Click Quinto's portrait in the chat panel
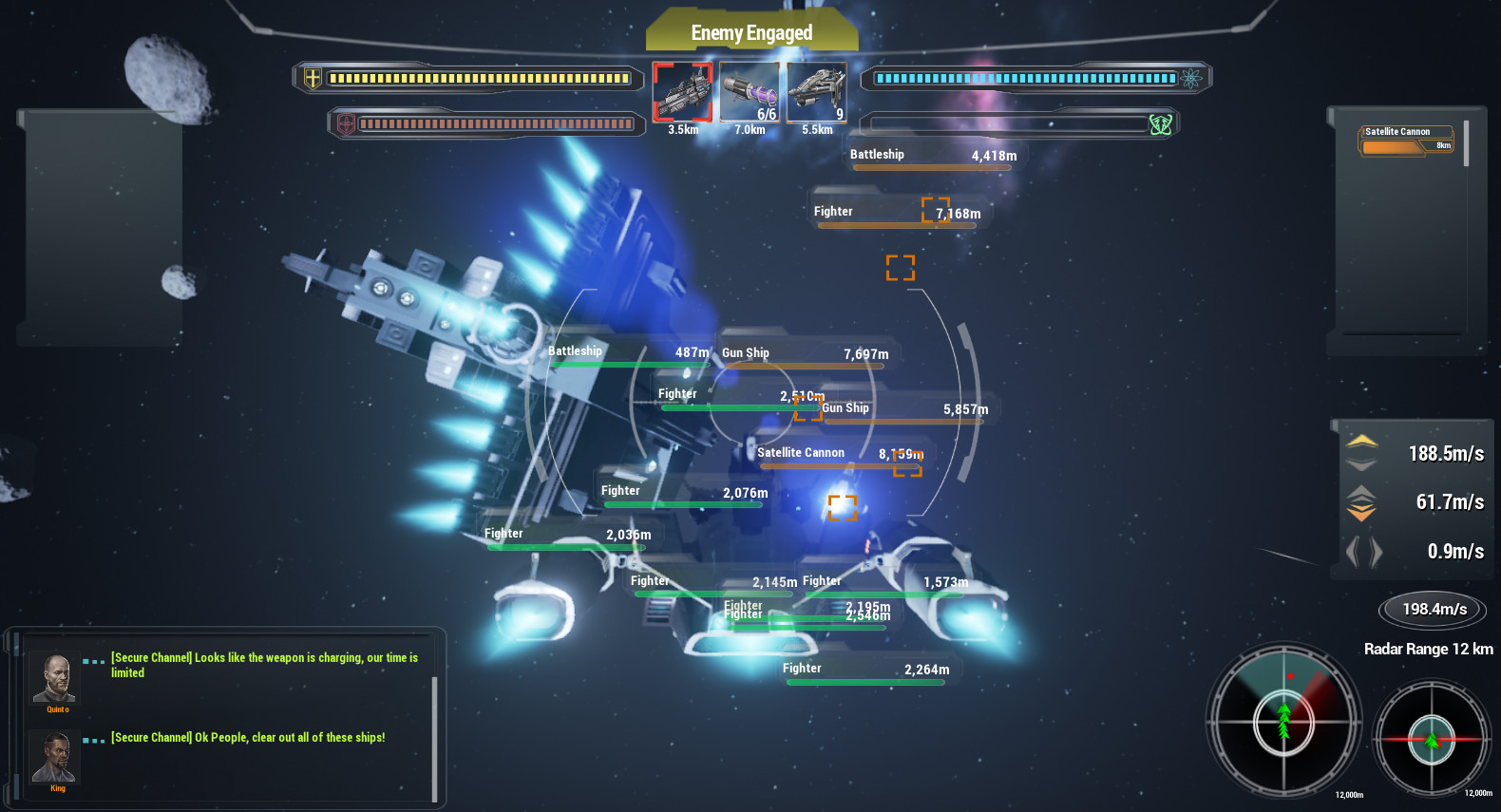 (54, 676)
